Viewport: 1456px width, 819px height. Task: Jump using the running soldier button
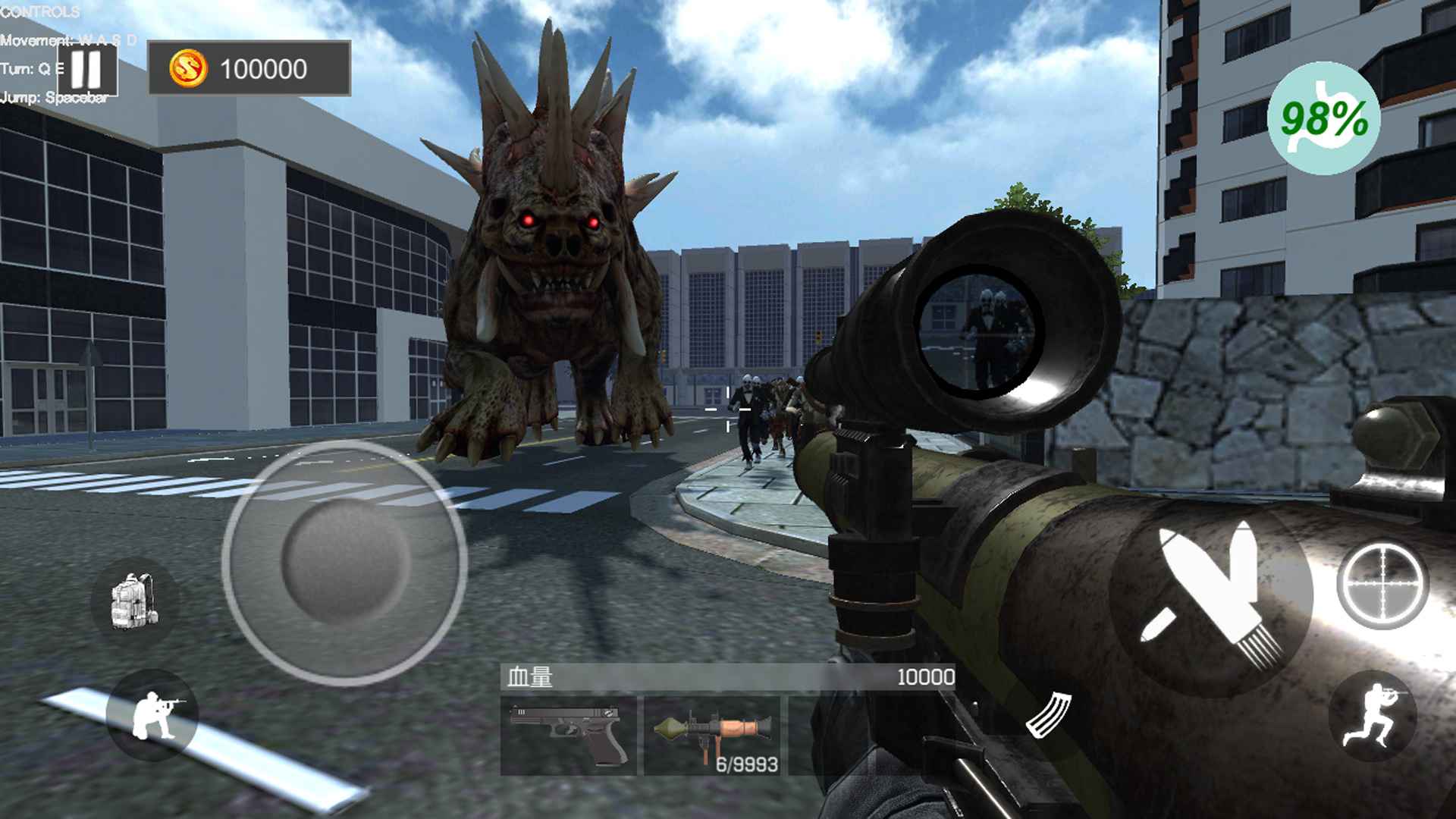click(x=1373, y=715)
